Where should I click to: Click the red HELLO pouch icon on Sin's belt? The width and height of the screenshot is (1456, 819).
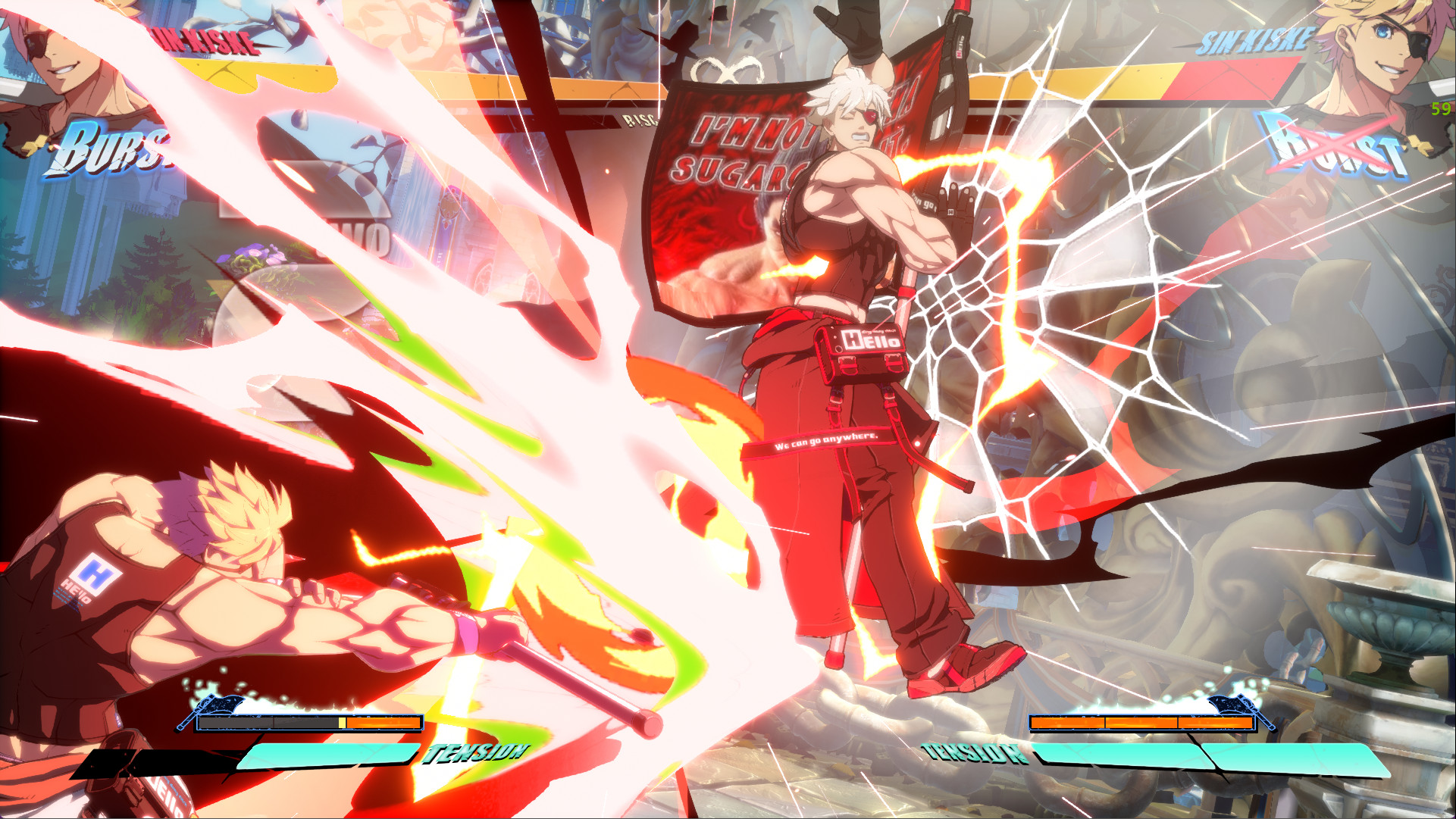[864, 345]
